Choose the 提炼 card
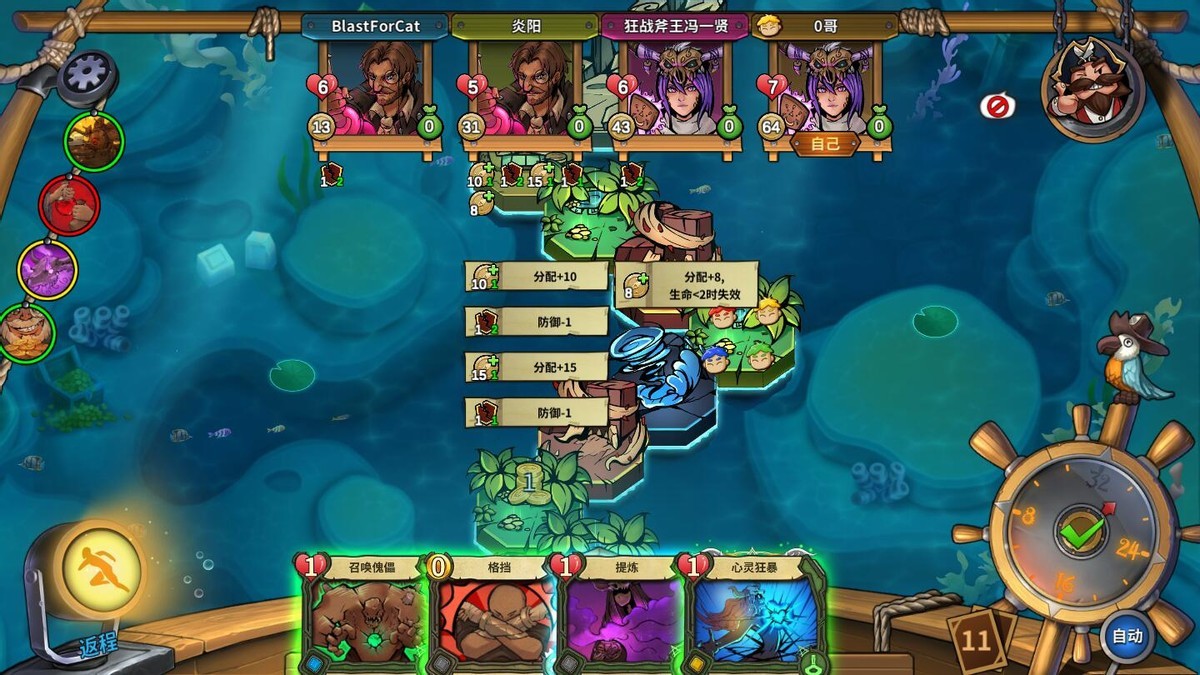Image resolution: width=1200 pixels, height=675 pixels. click(x=625, y=612)
